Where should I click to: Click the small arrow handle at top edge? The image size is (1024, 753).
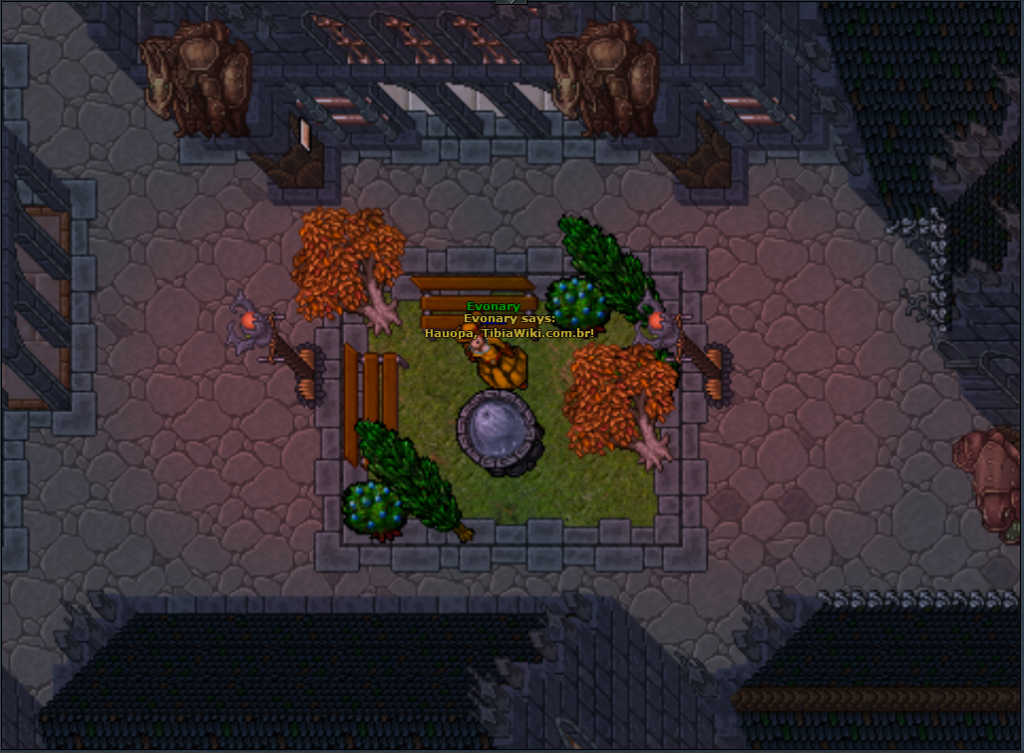512,2
